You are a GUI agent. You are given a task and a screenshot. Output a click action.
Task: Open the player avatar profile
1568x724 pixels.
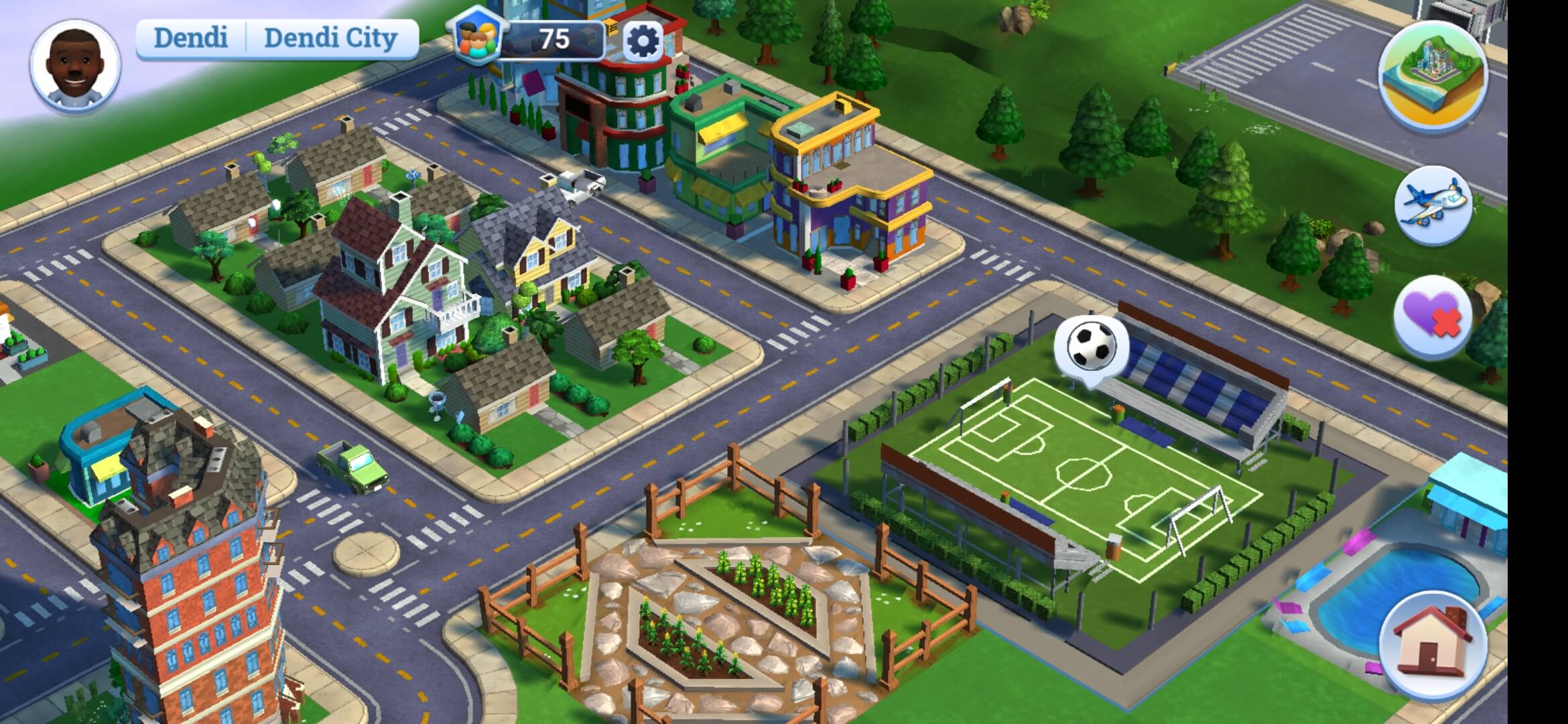pos(75,66)
